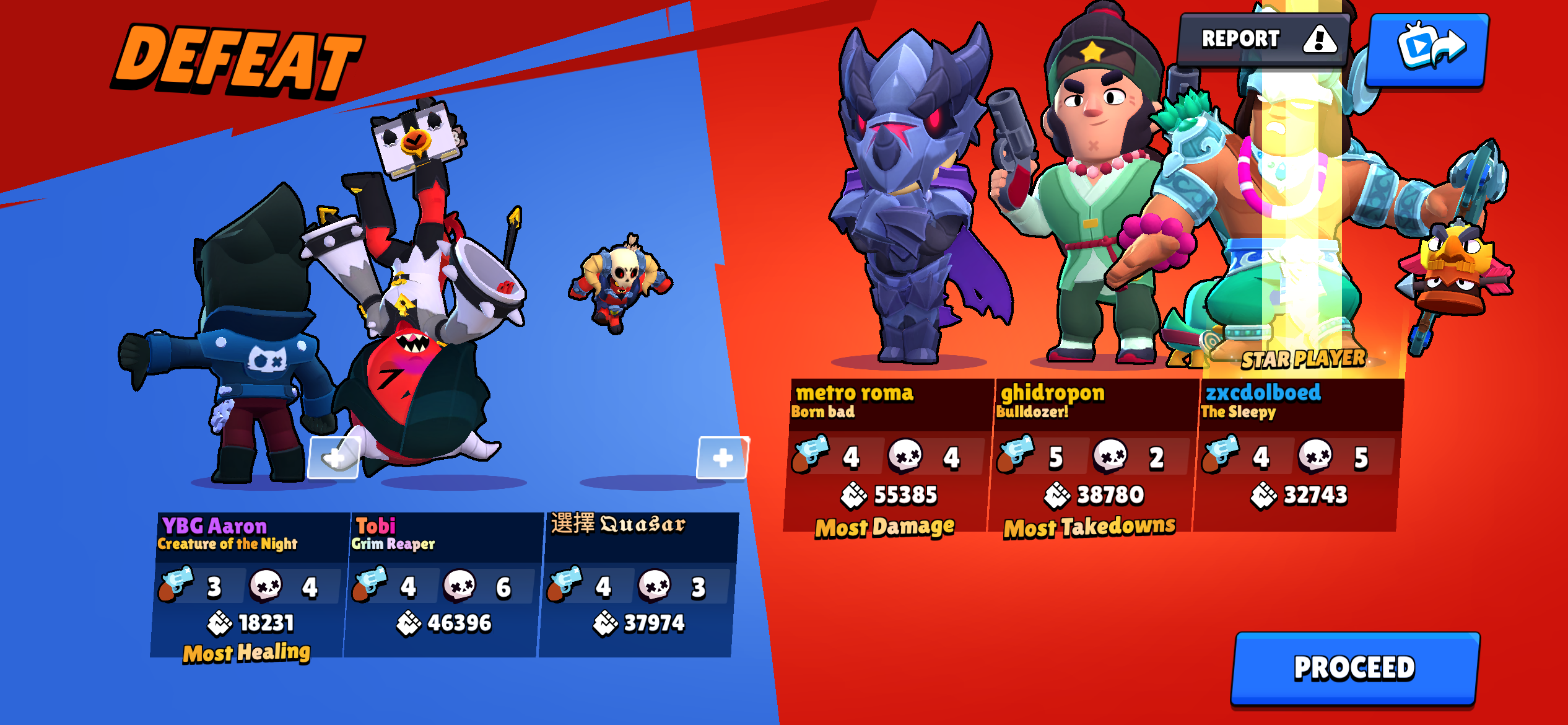
Task: Open ghidropon's player card
Action: coord(1091,455)
